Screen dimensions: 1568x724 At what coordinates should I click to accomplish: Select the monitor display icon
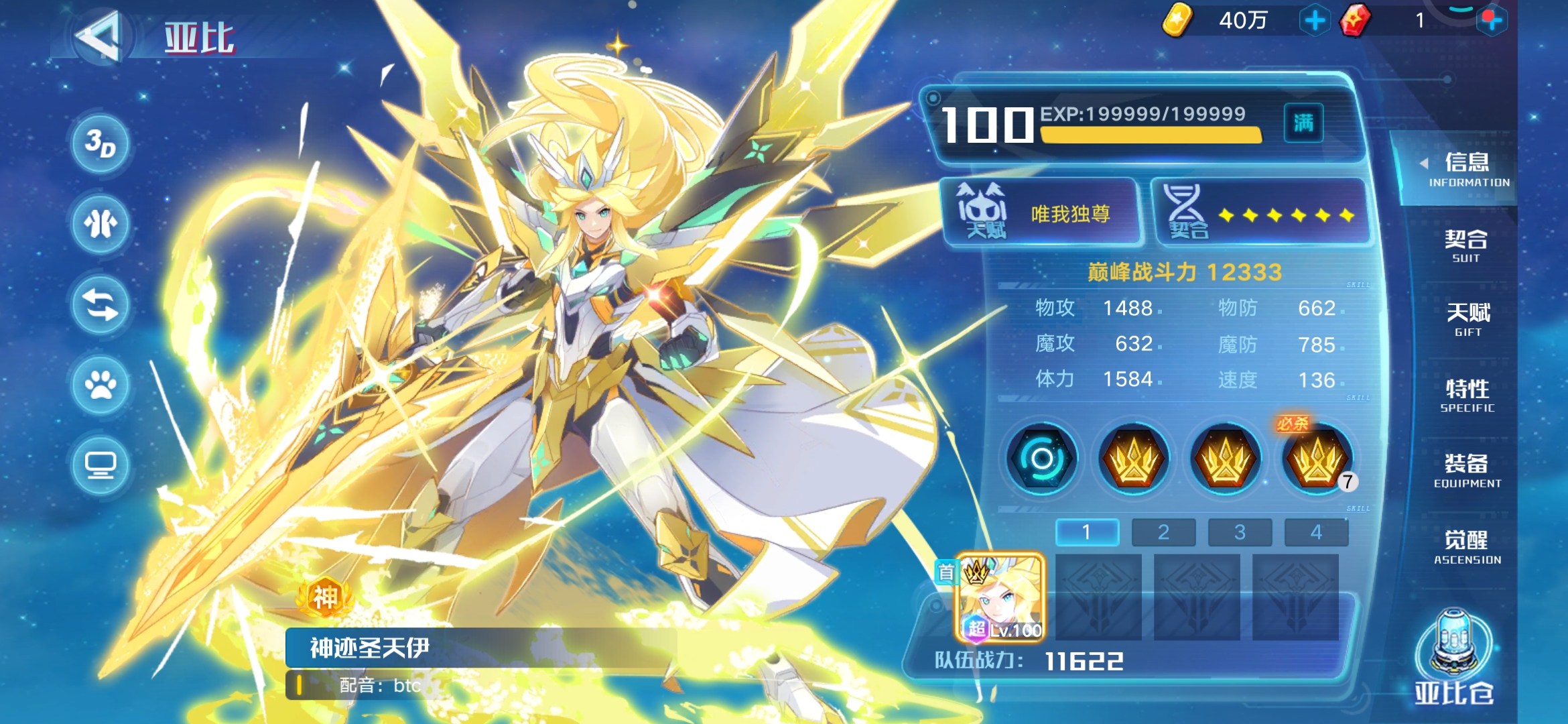coord(101,465)
